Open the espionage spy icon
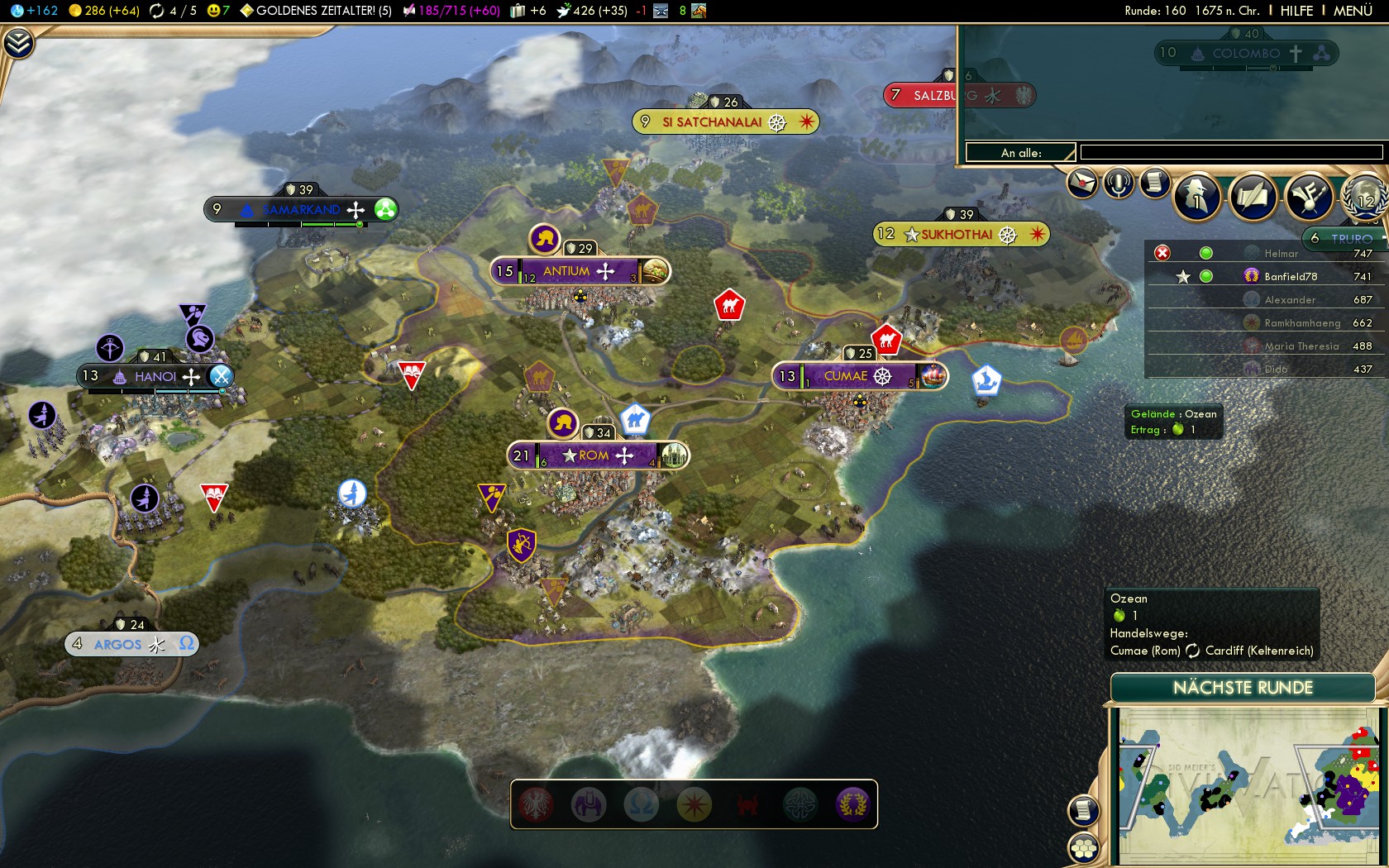The image size is (1389, 868). click(1196, 197)
